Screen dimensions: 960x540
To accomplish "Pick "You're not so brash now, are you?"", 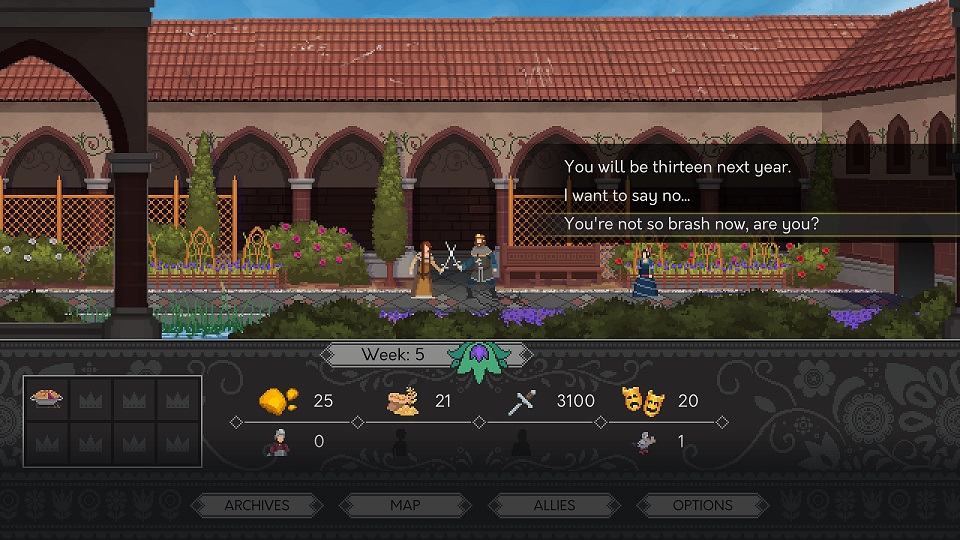I will coord(691,224).
